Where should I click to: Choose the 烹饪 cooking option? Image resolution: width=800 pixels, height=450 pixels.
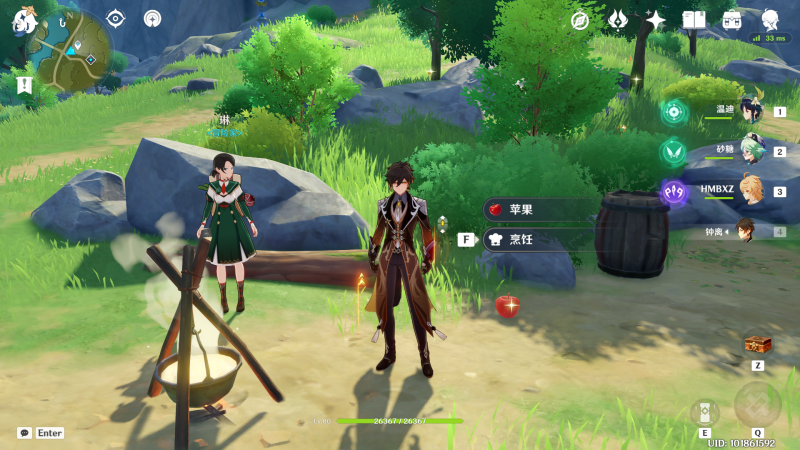point(540,239)
